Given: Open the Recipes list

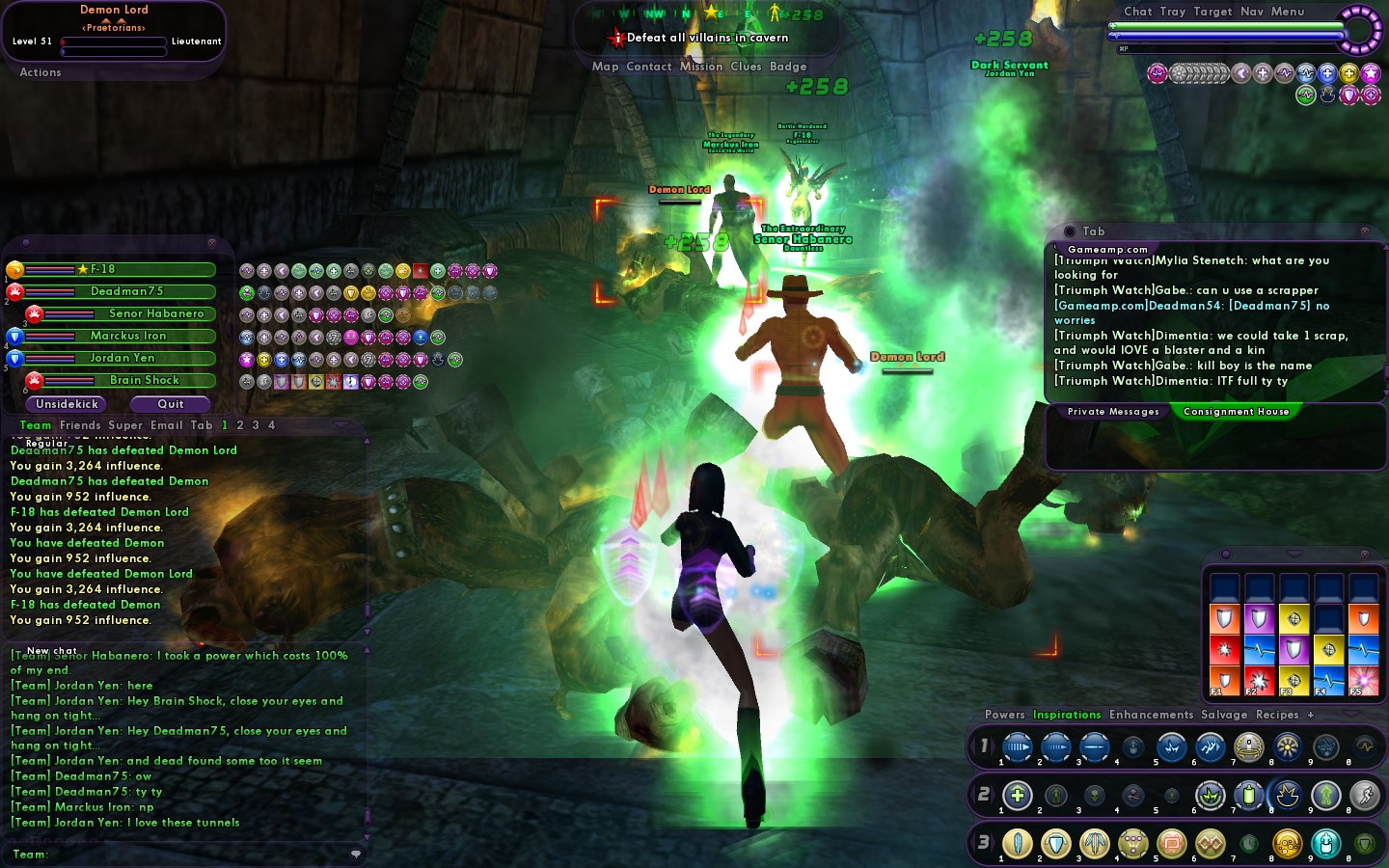Looking at the screenshot, I should [x=1277, y=715].
